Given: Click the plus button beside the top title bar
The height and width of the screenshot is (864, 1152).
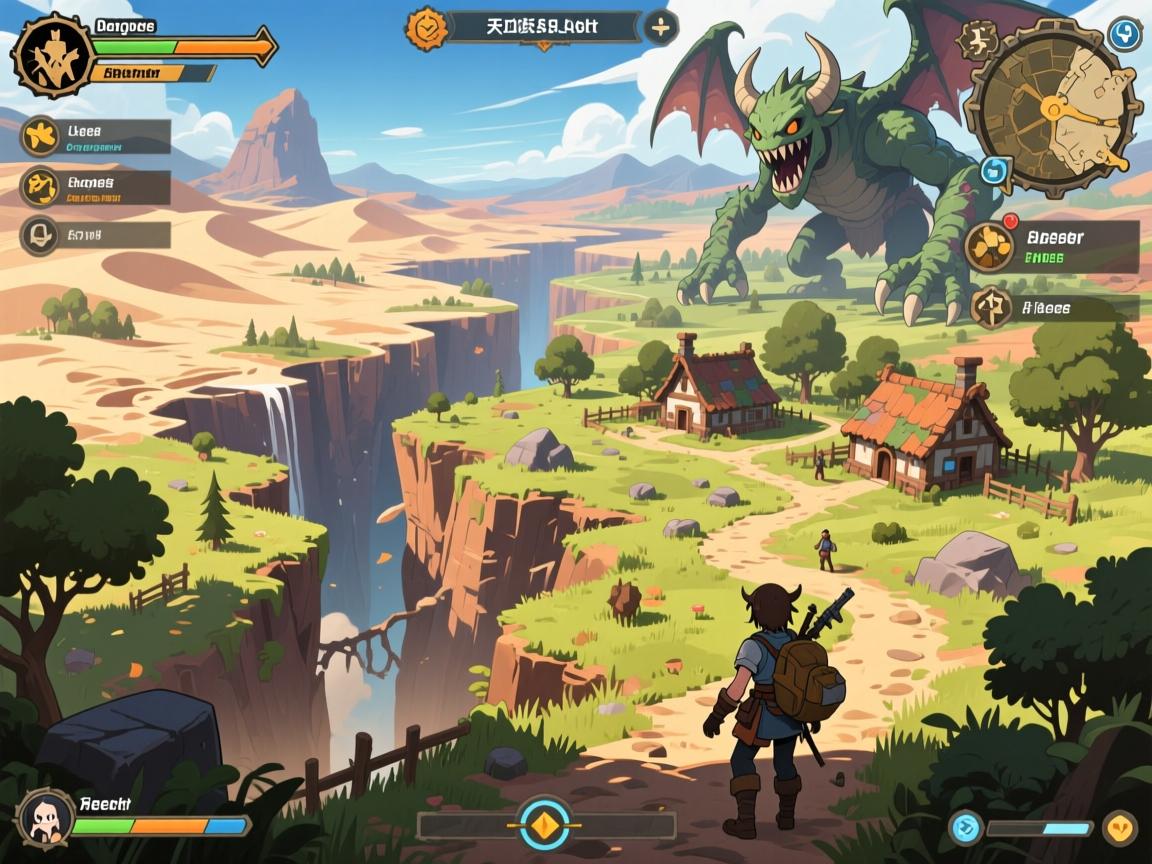Looking at the screenshot, I should tap(660, 28).
